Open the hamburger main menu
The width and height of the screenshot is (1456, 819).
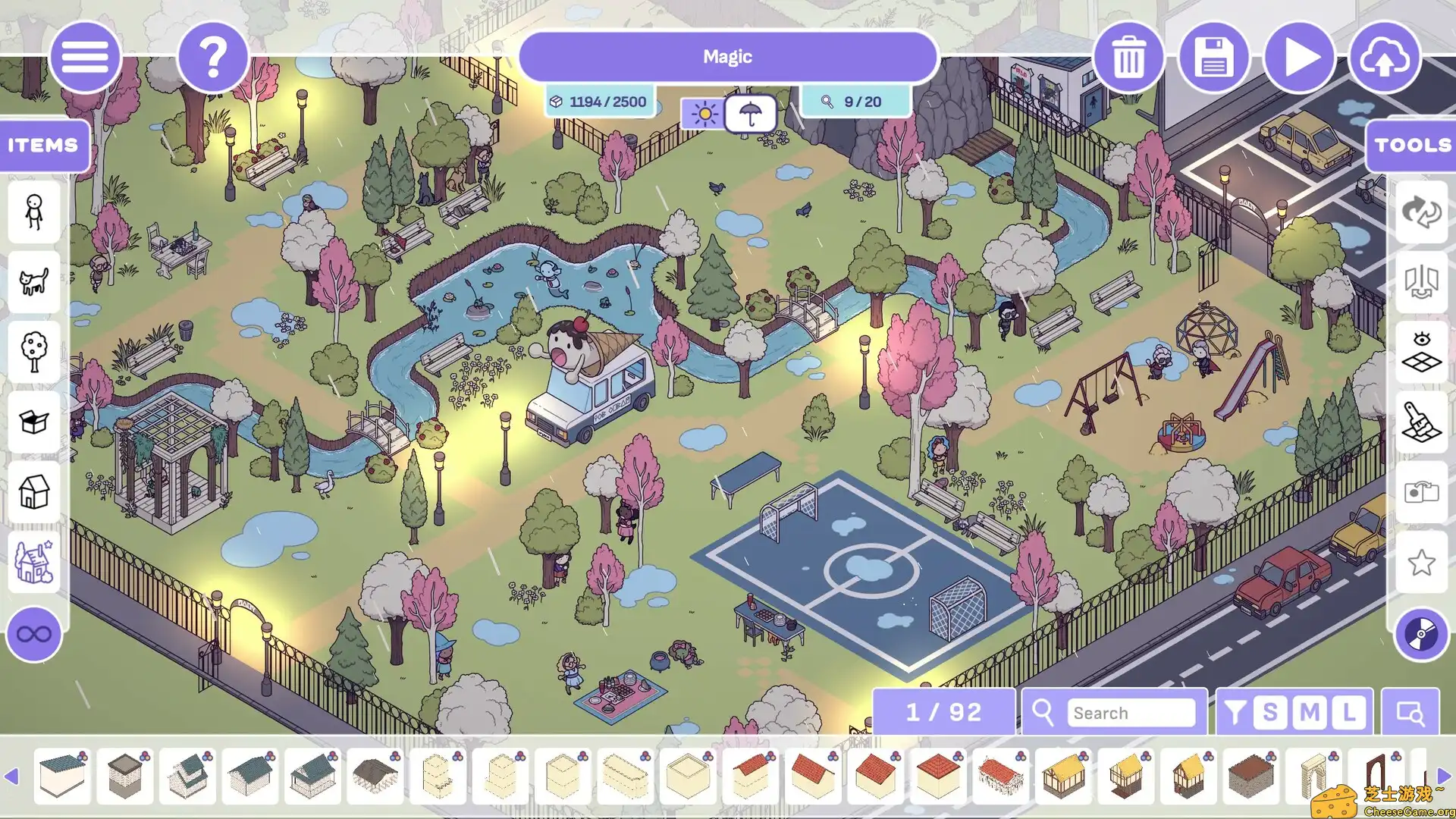click(86, 57)
